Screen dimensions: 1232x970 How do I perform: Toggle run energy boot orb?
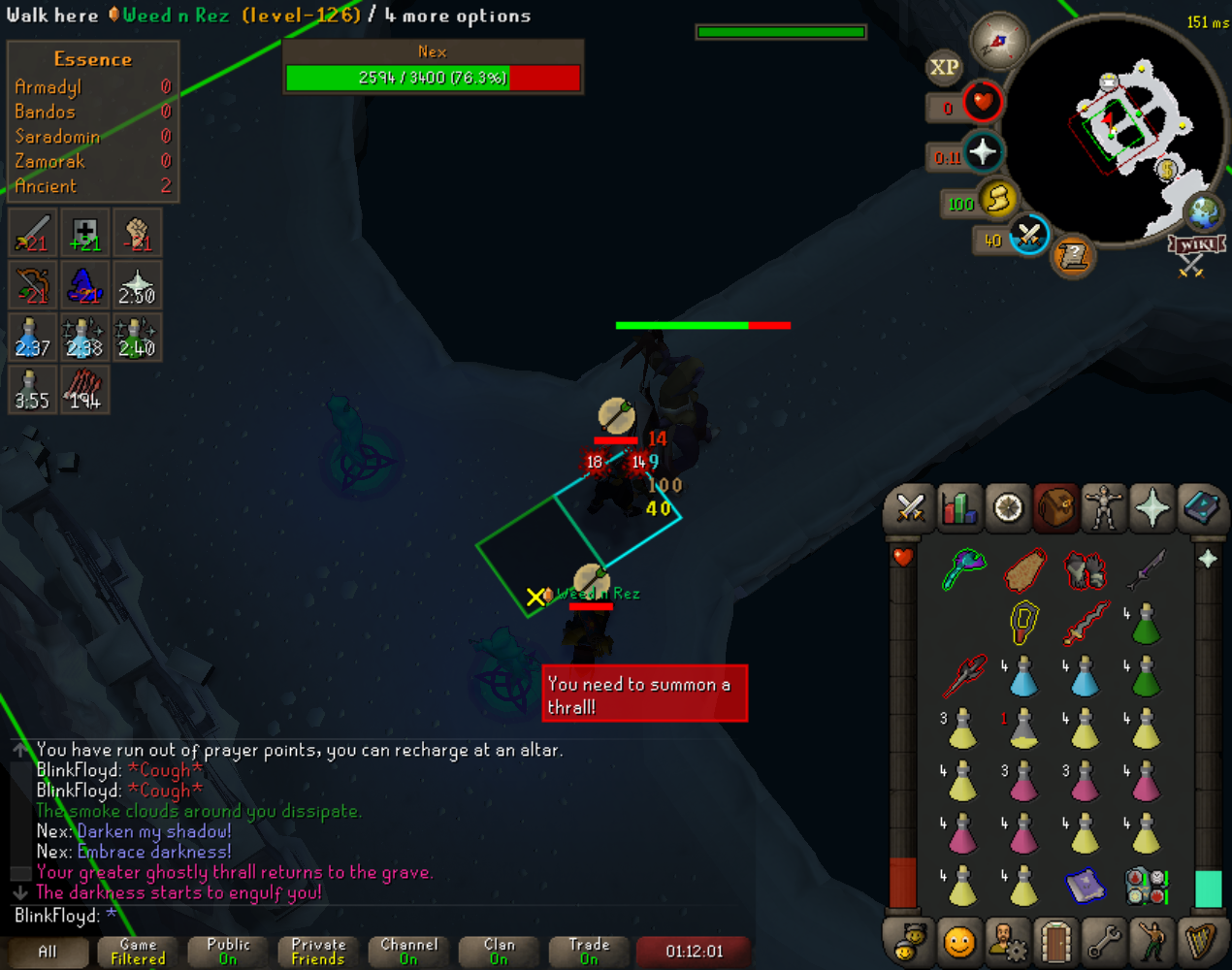click(997, 199)
